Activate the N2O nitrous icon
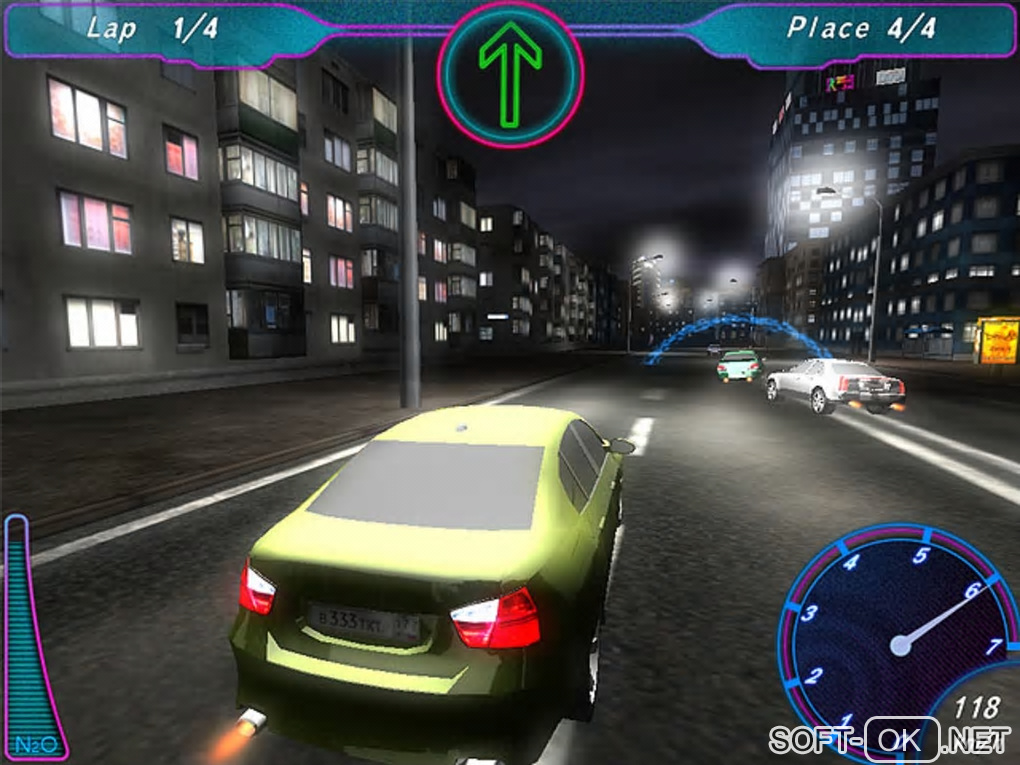 click(x=33, y=745)
